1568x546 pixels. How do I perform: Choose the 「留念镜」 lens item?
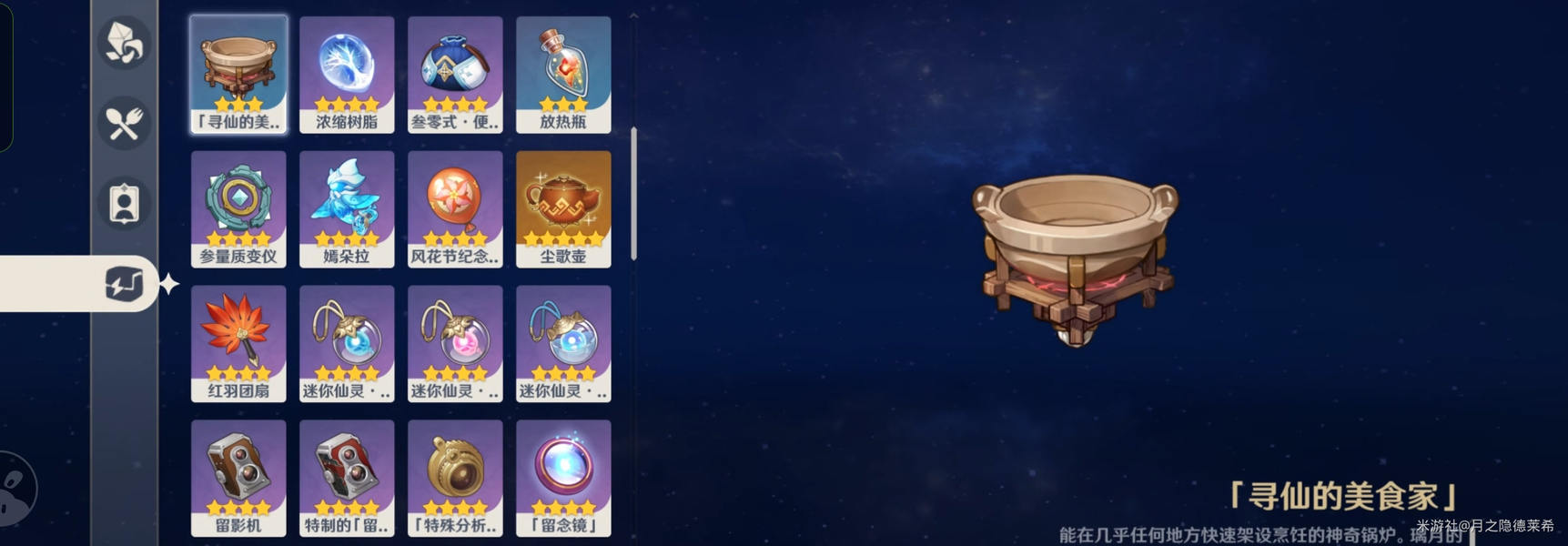point(563,479)
